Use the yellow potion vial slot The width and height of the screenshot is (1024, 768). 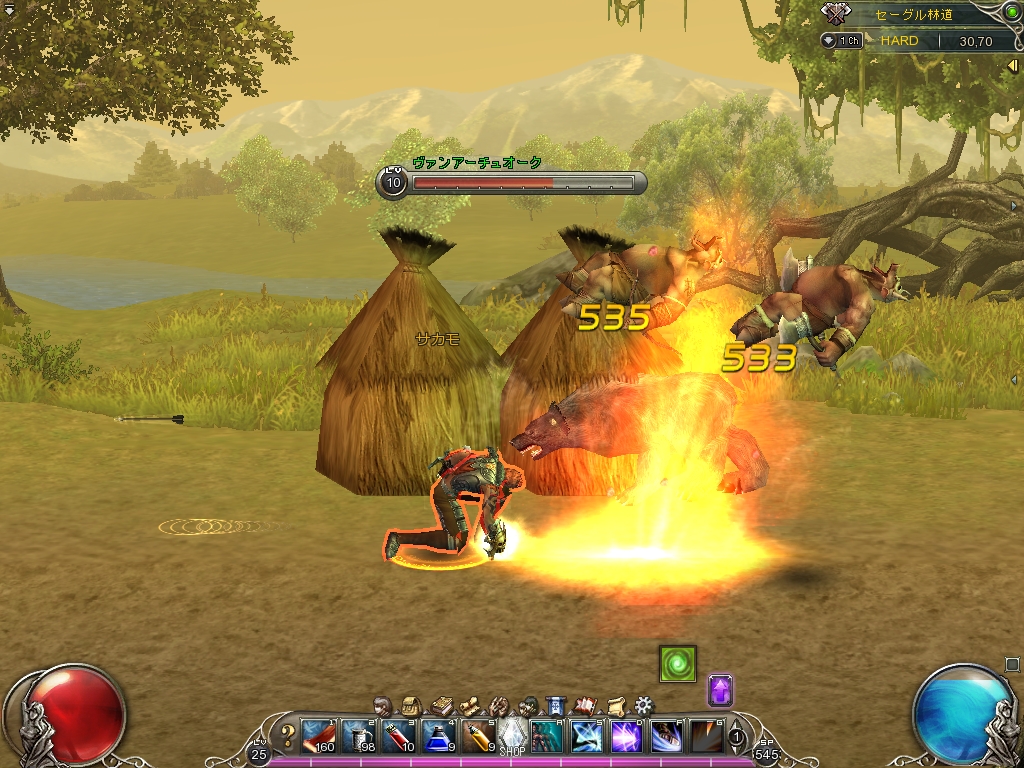pyautogui.click(x=477, y=736)
